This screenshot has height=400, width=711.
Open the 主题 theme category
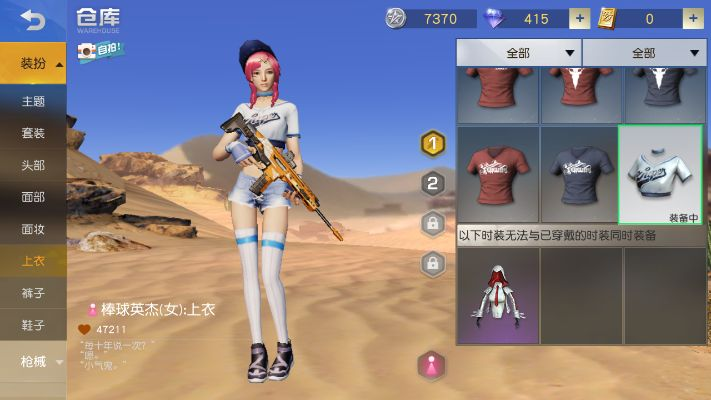(33, 101)
